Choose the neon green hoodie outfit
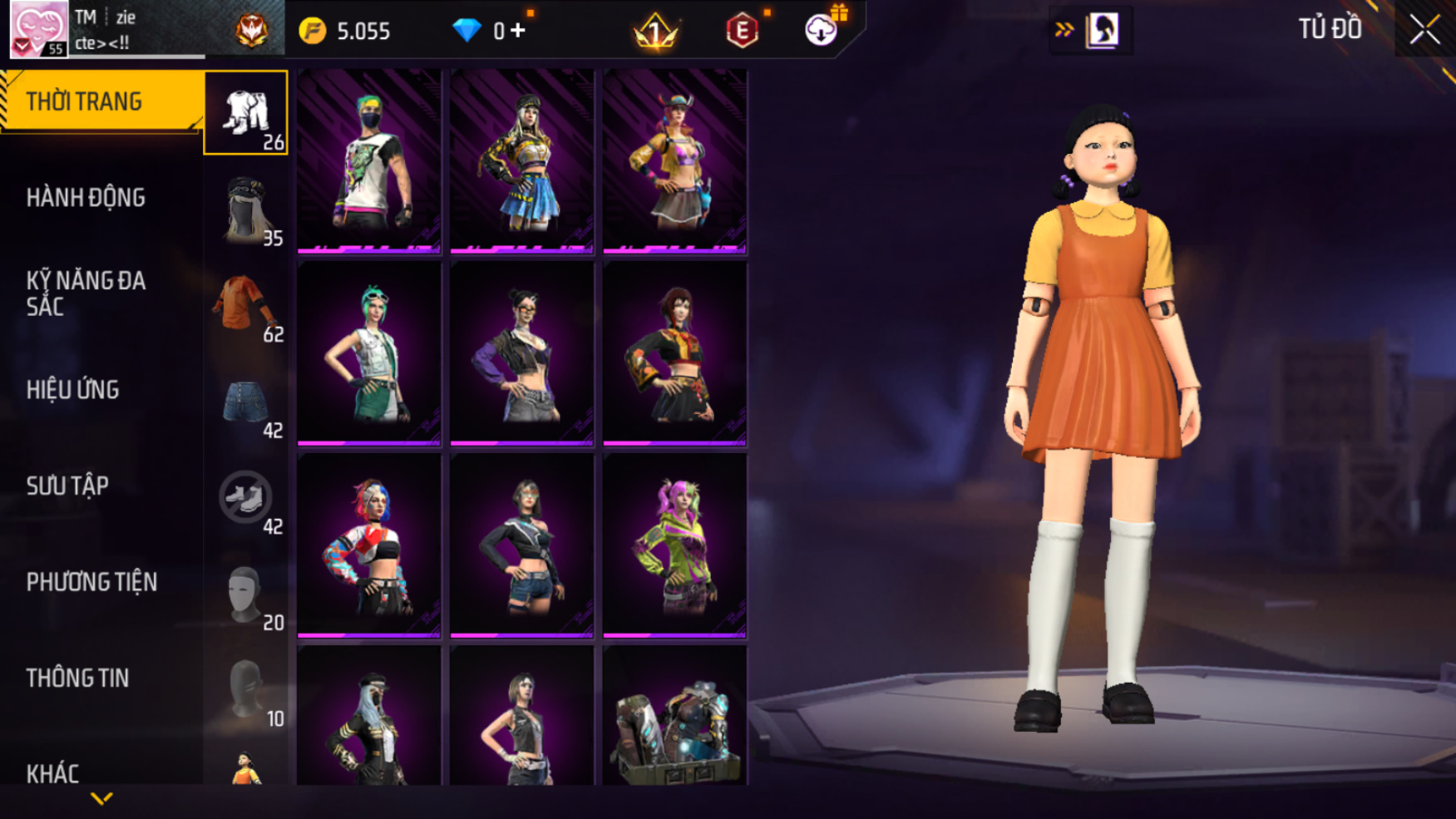 point(674,545)
